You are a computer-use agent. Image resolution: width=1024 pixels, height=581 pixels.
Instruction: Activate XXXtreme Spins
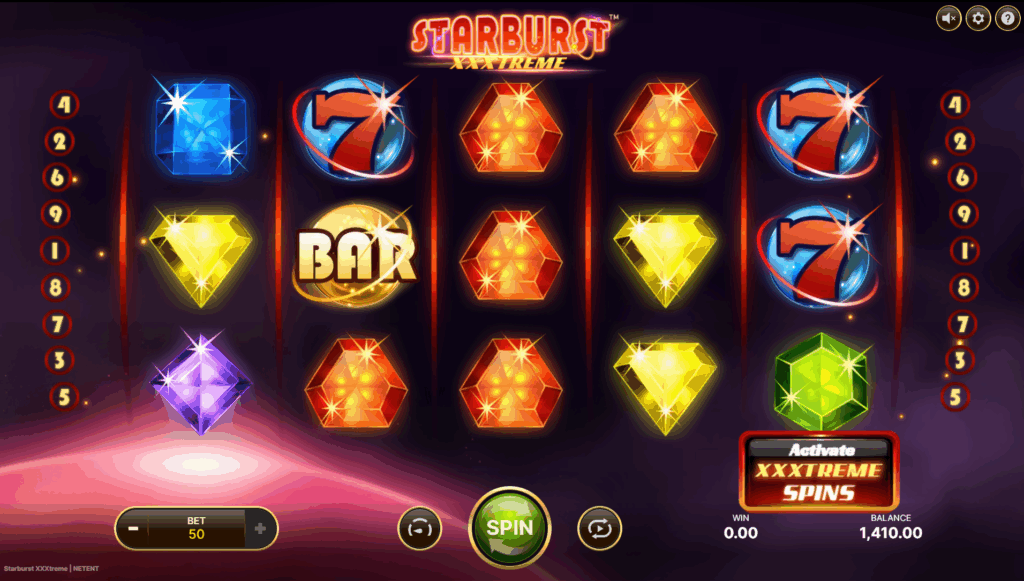[819, 471]
